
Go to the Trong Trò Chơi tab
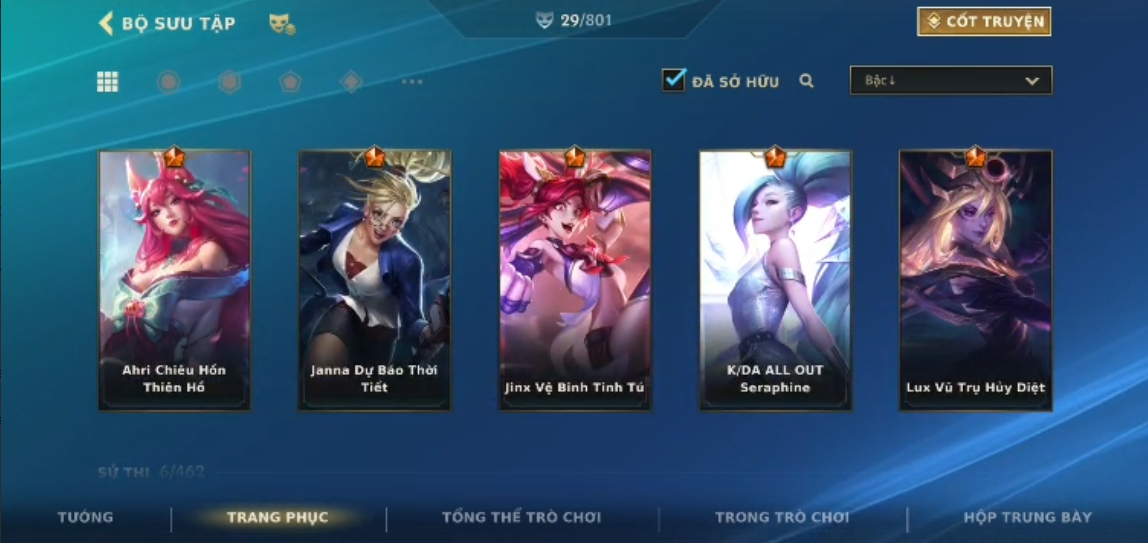click(x=782, y=517)
